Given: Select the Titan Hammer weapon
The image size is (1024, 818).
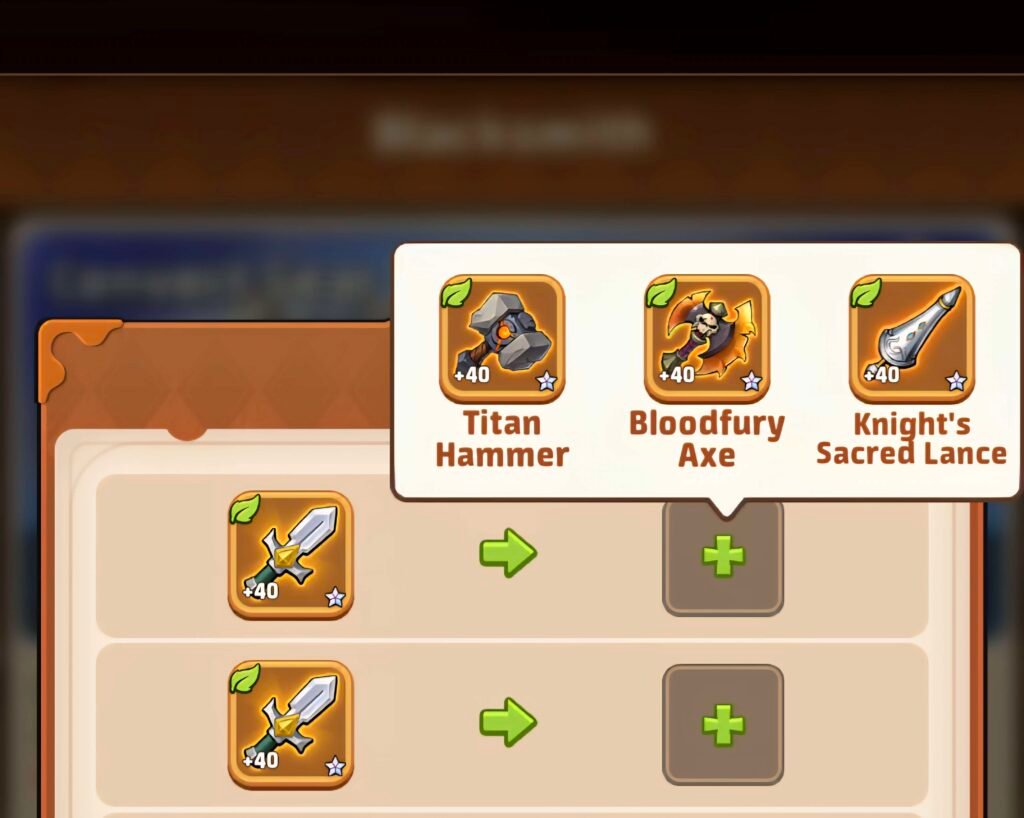Looking at the screenshot, I should point(502,339).
